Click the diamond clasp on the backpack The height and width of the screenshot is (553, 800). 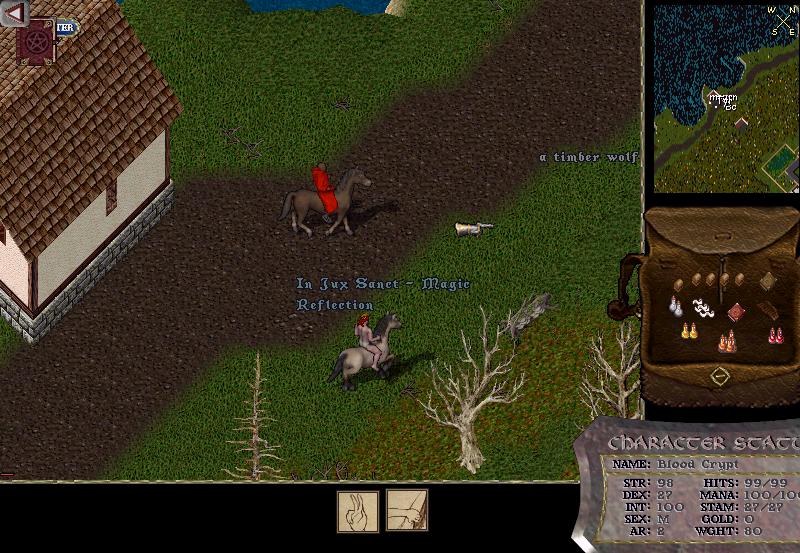click(720, 376)
